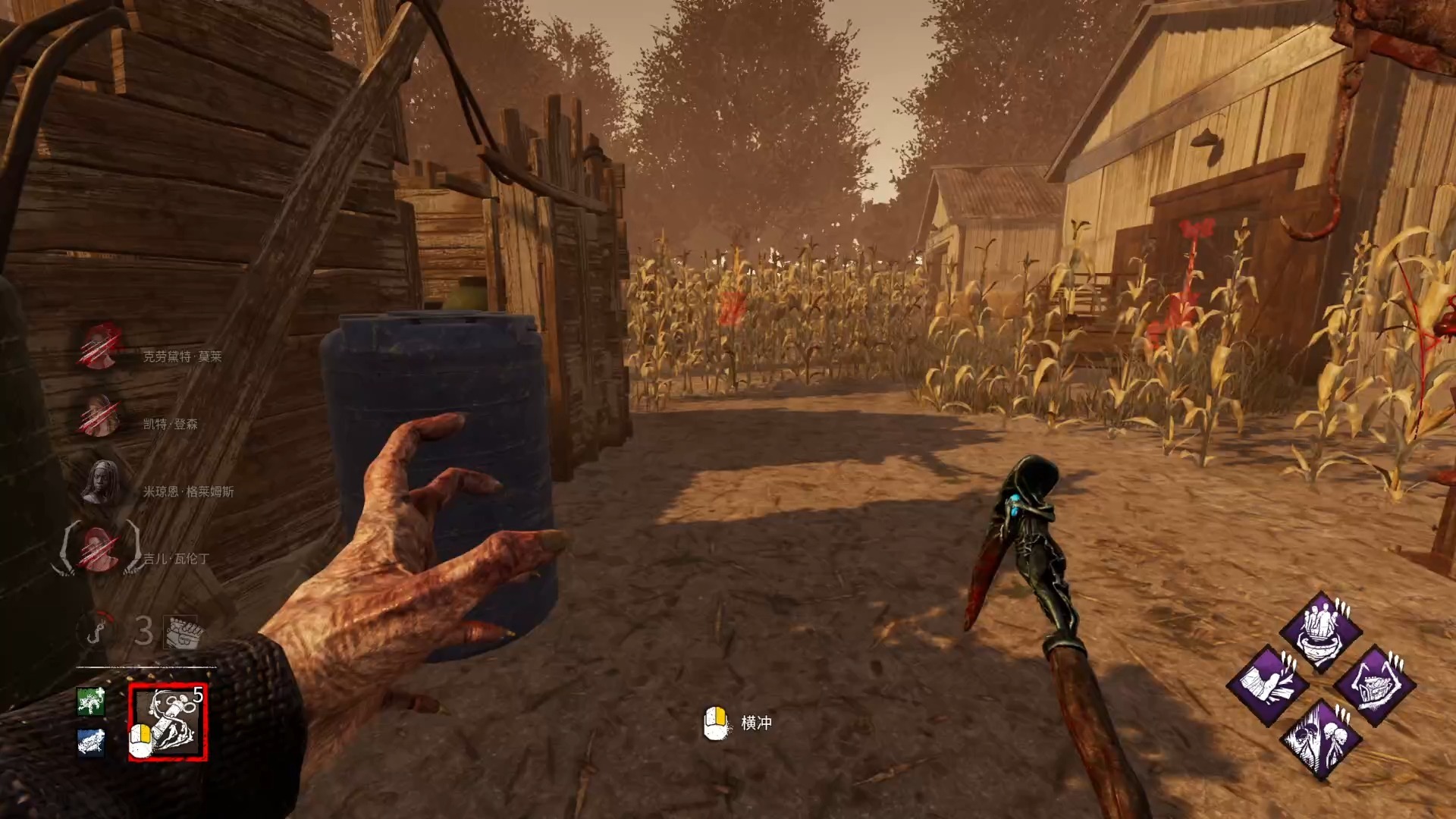Activate the red-framed killer power icon

coord(168,722)
